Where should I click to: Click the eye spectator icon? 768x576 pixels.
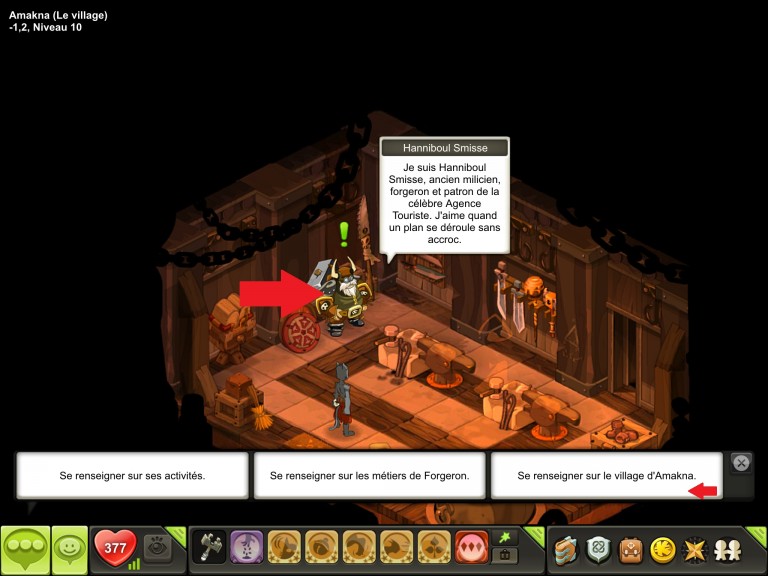click(x=155, y=546)
